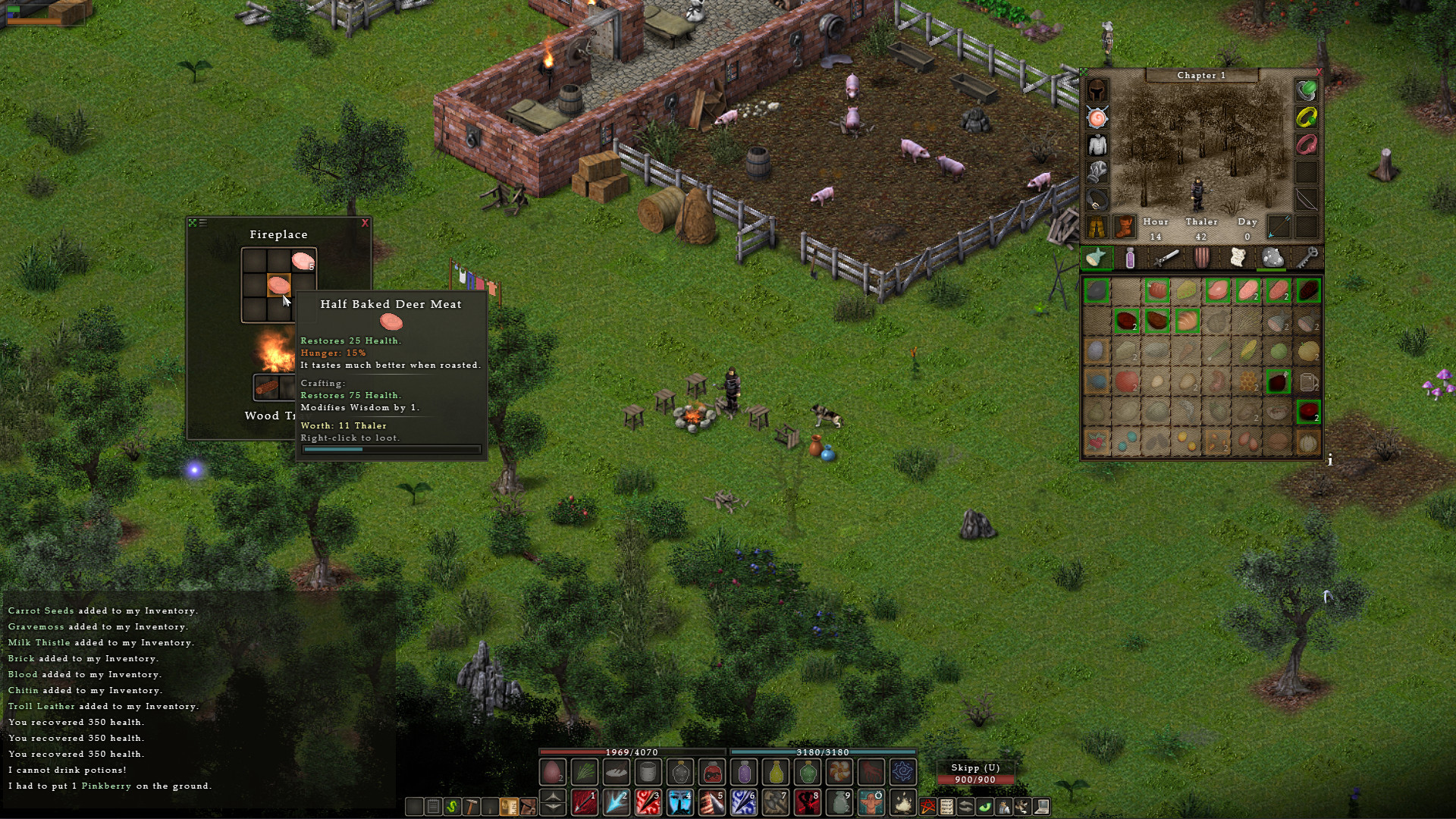Viewport: 1456px width, 819px height.
Task: Select the equipped helmet slot
Action: coord(1097,91)
